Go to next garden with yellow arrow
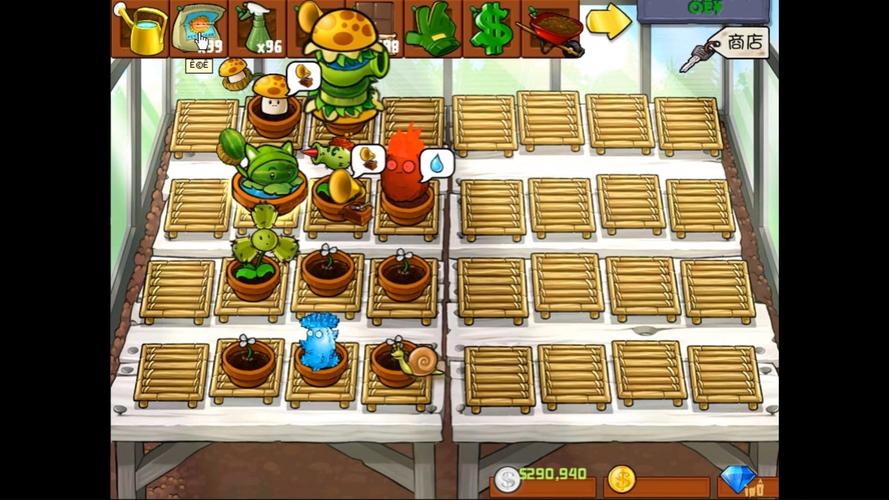Viewport: 889px width, 500px height. pyautogui.click(x=607, y=21)
